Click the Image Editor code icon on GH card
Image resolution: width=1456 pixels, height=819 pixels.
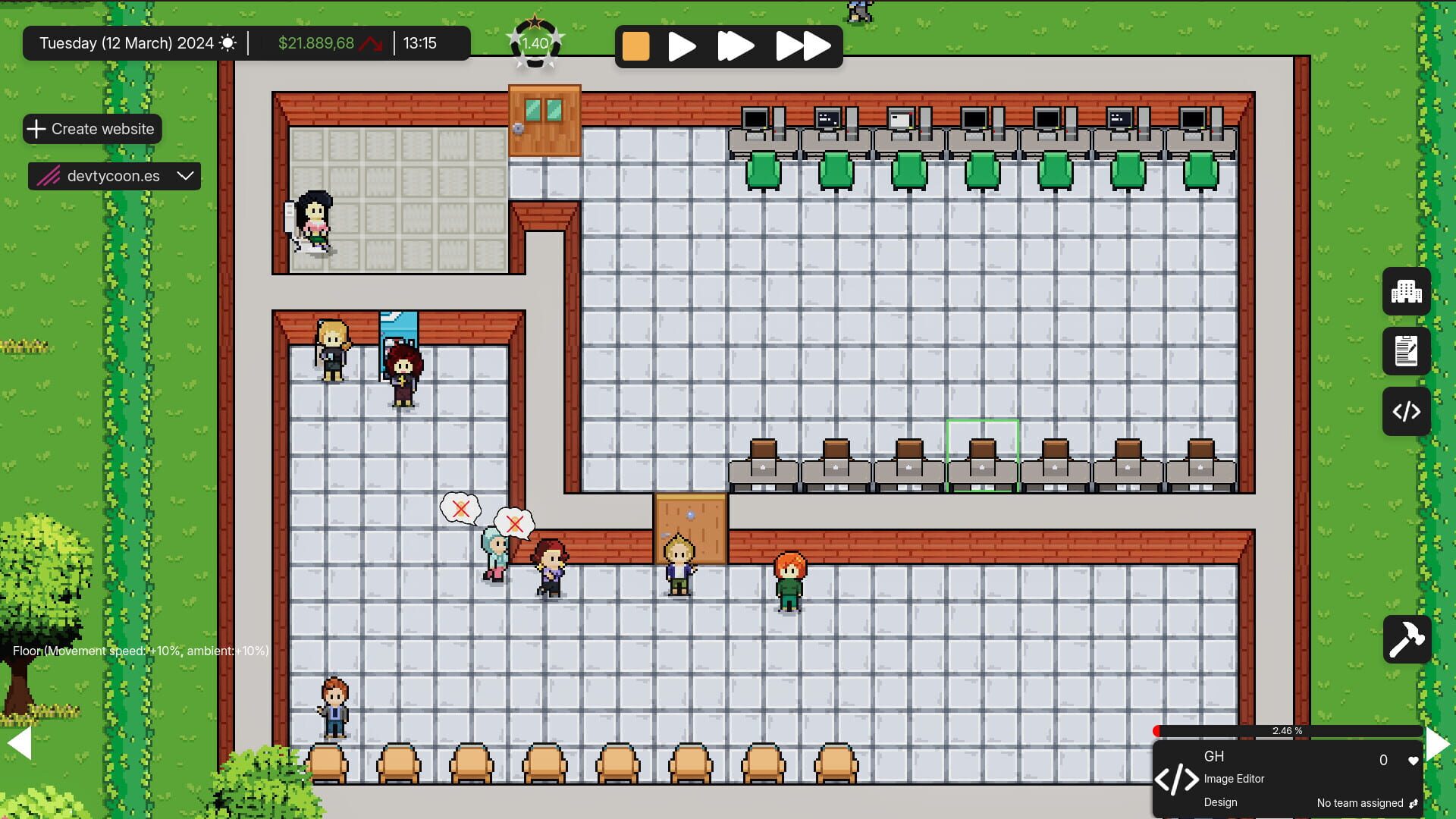click(x=1178, y=778)
